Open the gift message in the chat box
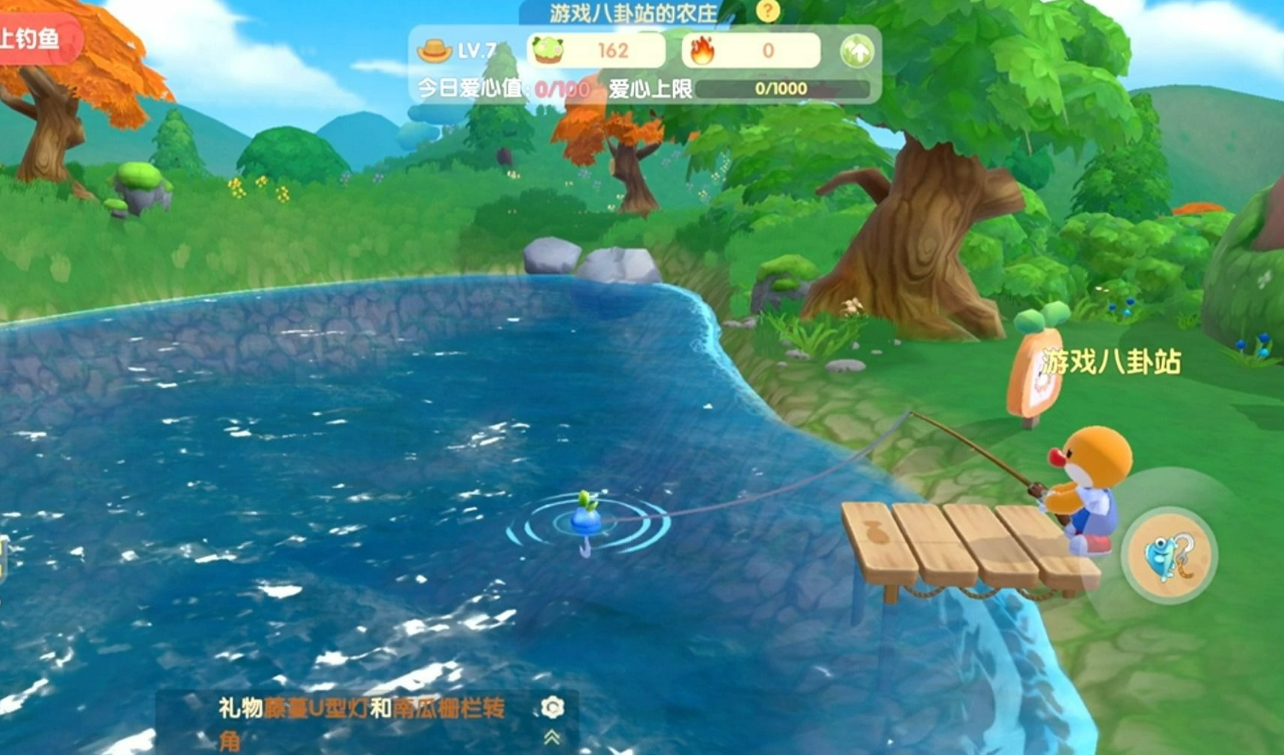The height and width of the screenshot is (755, 1284). pyautogui.click(x=362, y=722)
